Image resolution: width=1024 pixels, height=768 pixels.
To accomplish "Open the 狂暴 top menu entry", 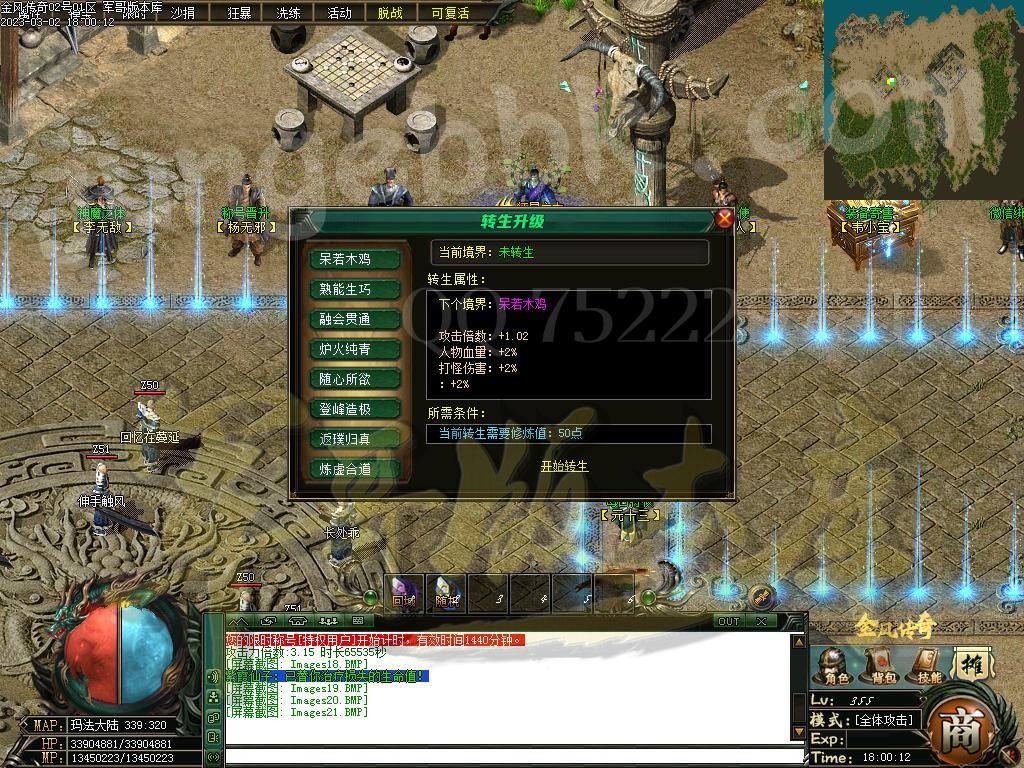I will (240, 13).
